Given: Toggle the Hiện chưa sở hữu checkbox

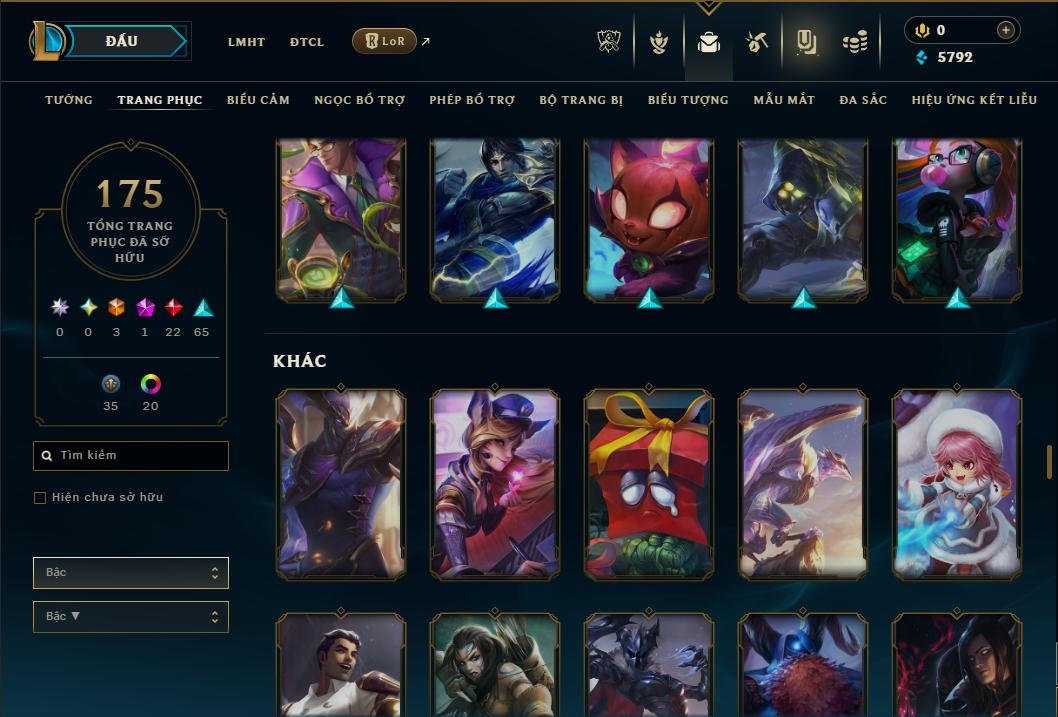Looking at the screenshot, I should 40,498.
